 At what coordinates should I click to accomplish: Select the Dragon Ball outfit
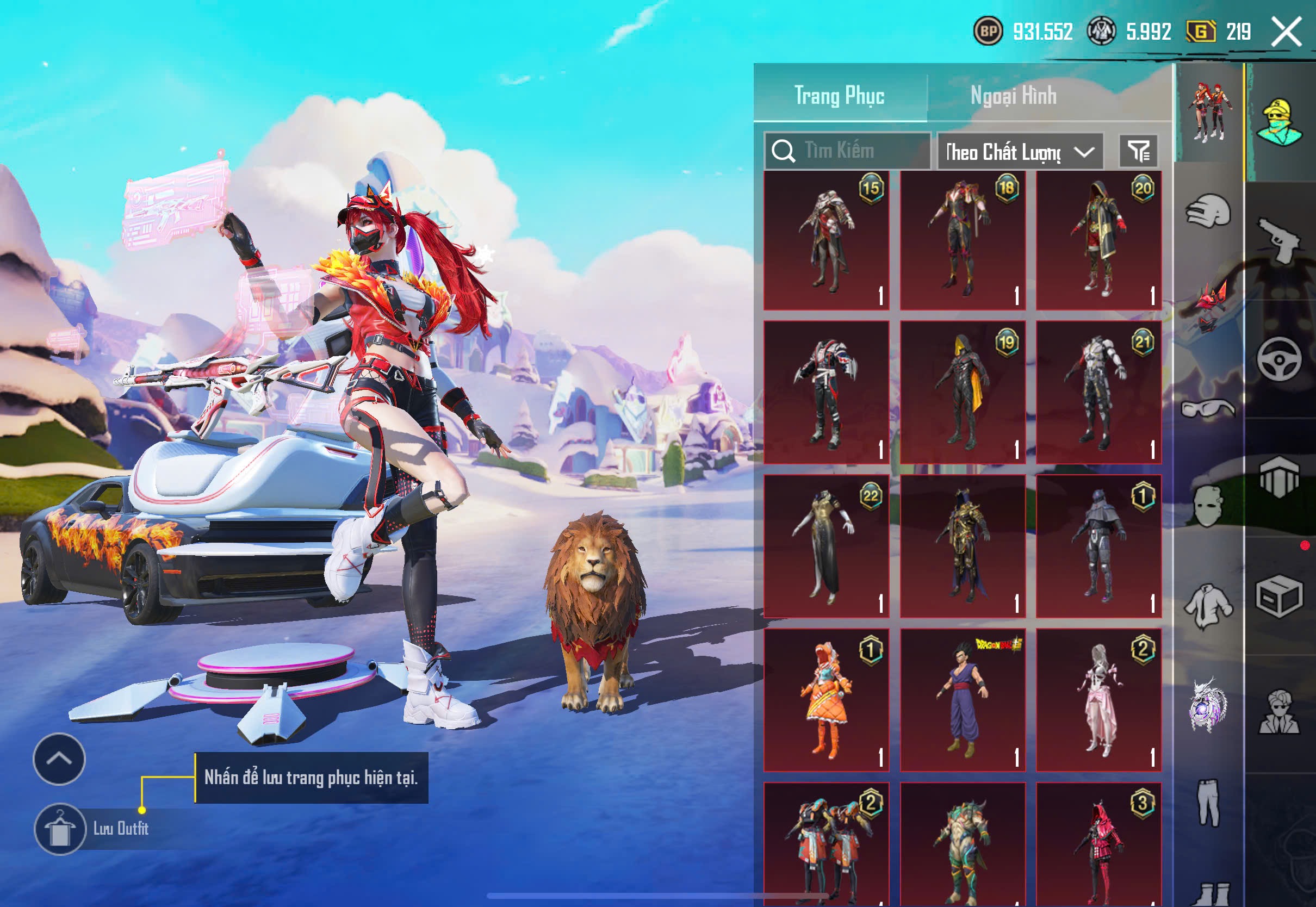point(963,700)
